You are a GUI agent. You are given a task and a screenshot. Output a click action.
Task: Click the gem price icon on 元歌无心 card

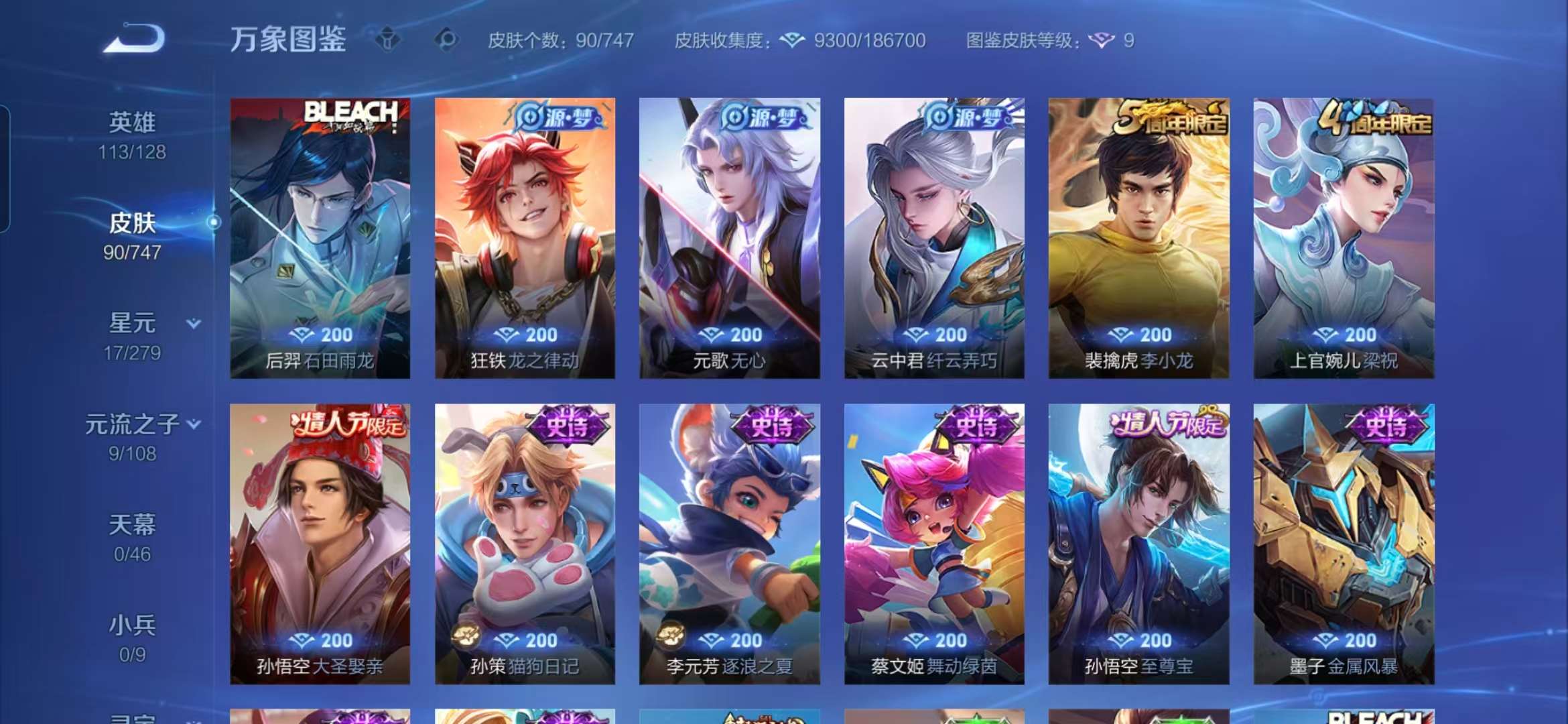pos(716,335)
